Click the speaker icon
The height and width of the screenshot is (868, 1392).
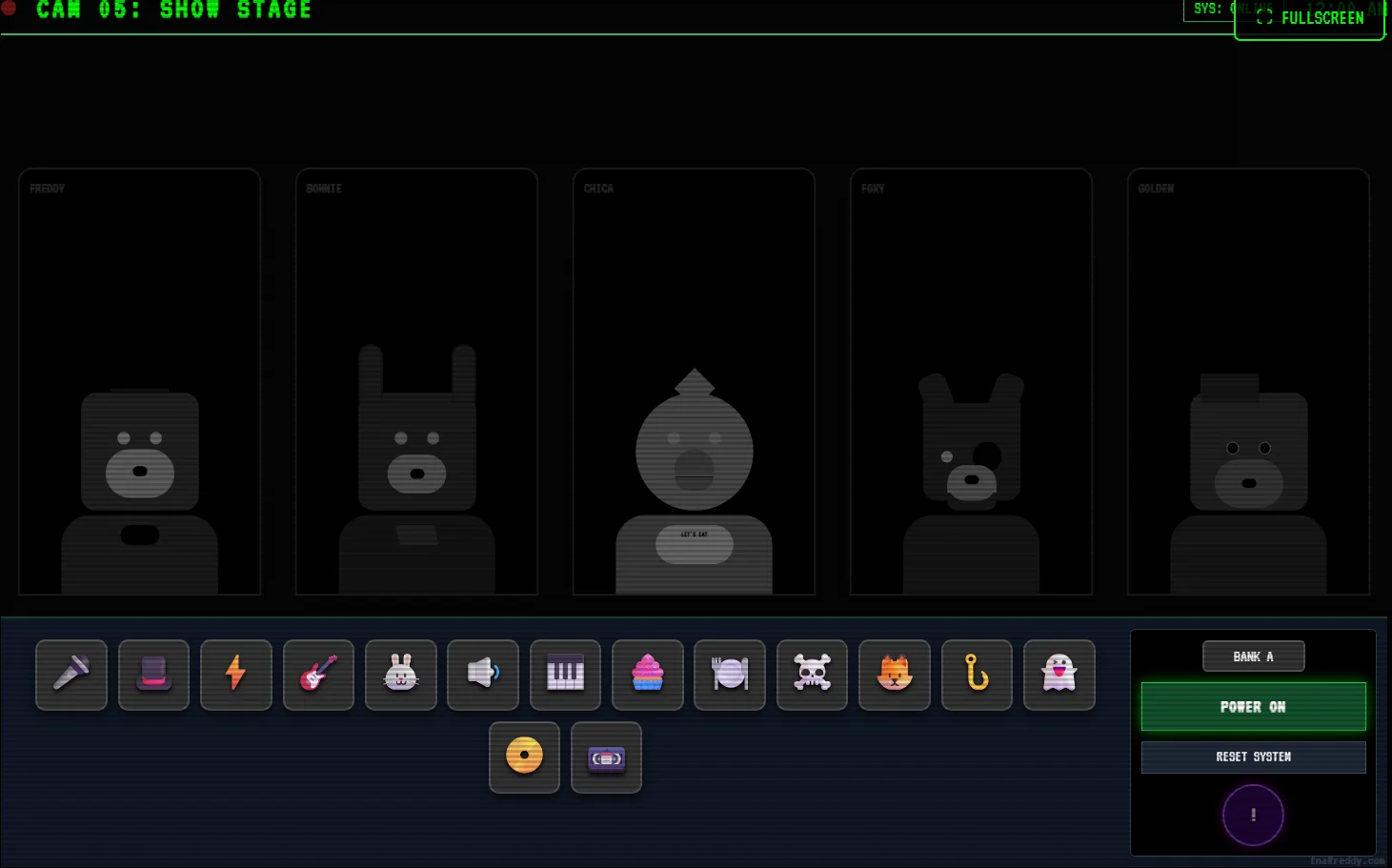click(x=482, y=675)
